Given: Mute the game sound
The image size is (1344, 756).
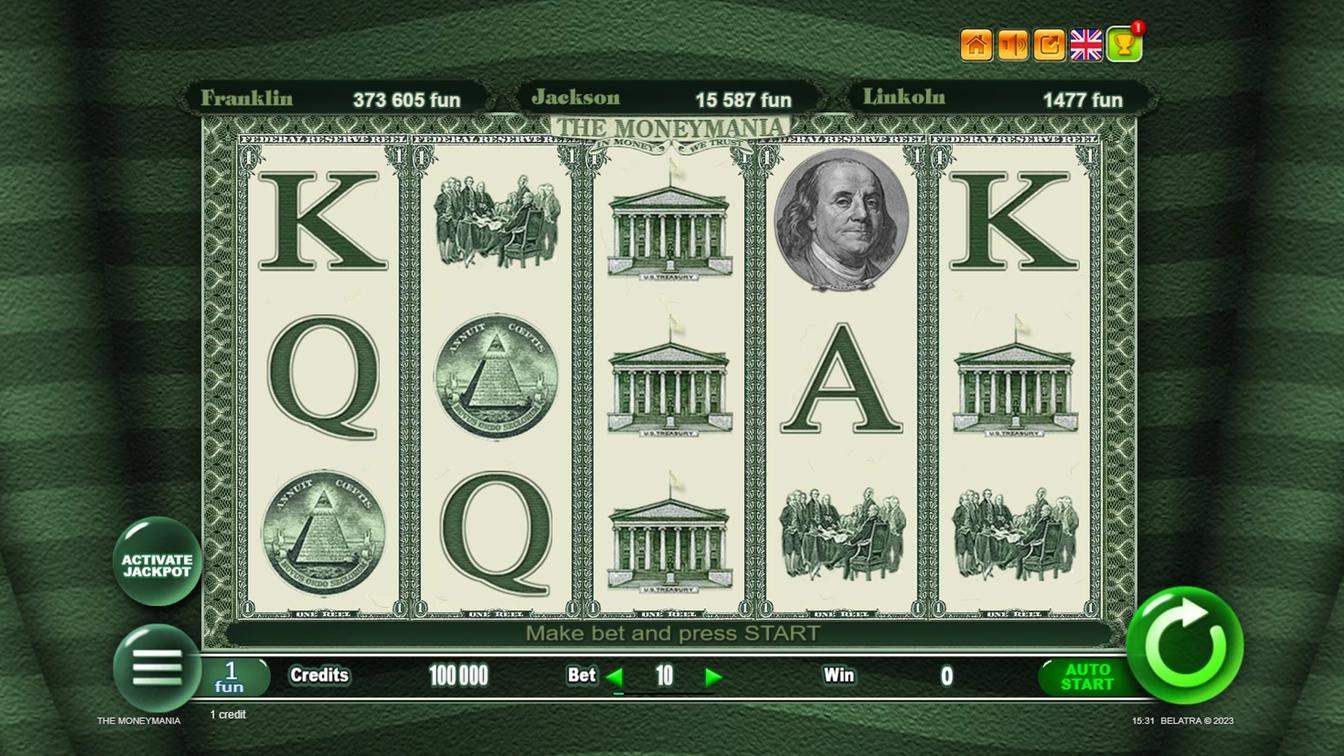Looking at the screenshot, I should click(1012, 42).
